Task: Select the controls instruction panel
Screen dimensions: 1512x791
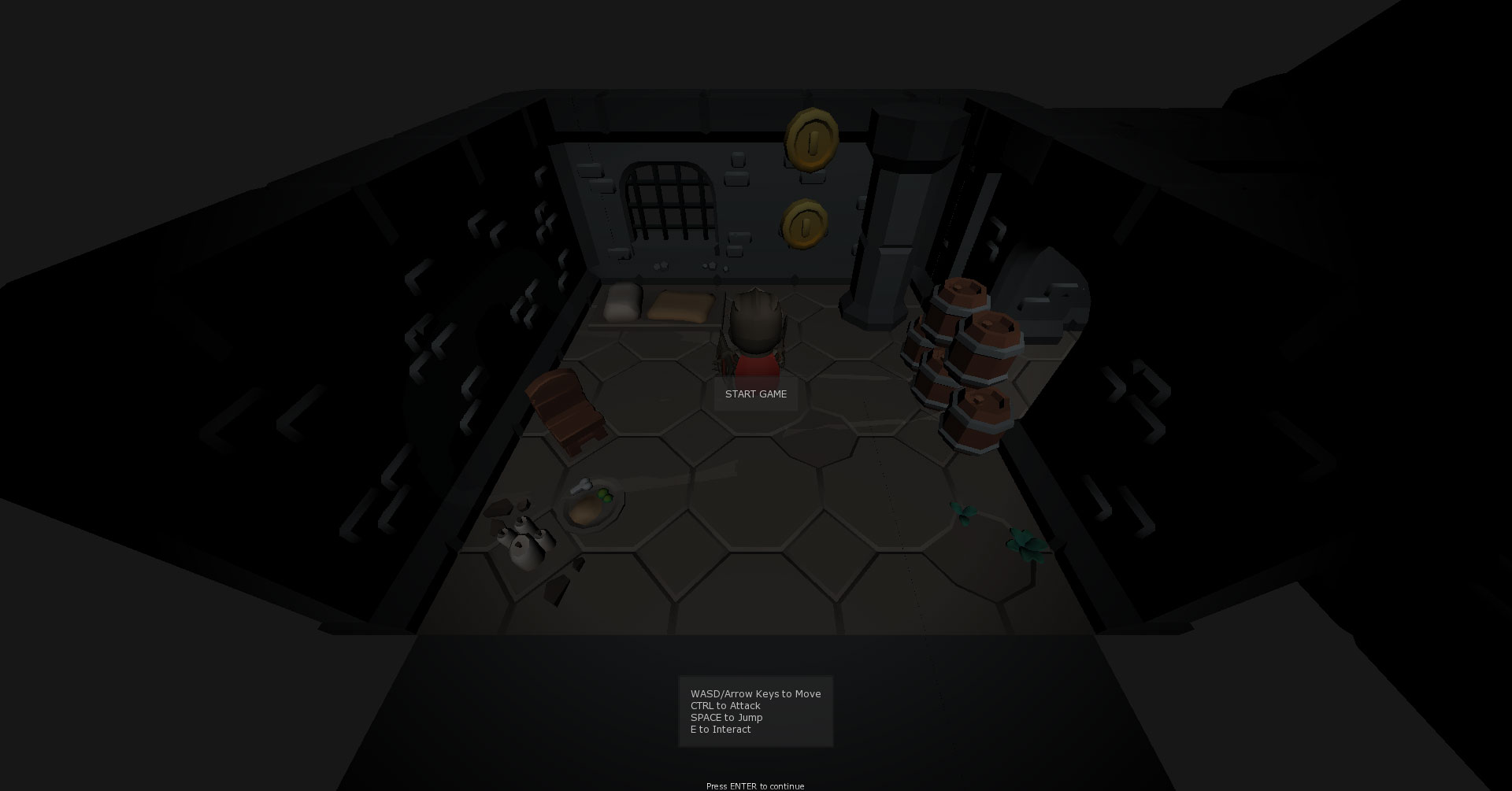Action: [755, 711]
